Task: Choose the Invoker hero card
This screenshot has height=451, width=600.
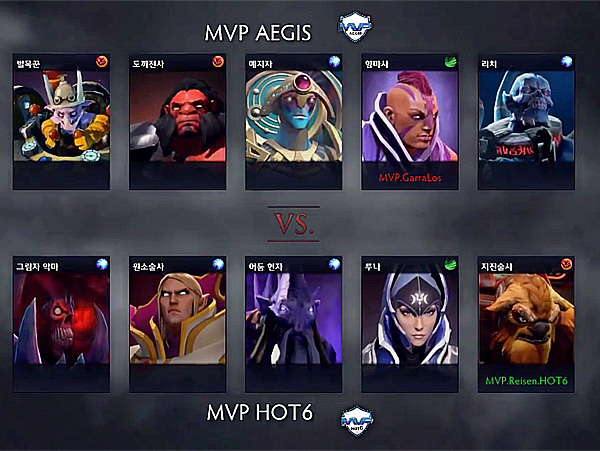Action: (x=177, y=323)
